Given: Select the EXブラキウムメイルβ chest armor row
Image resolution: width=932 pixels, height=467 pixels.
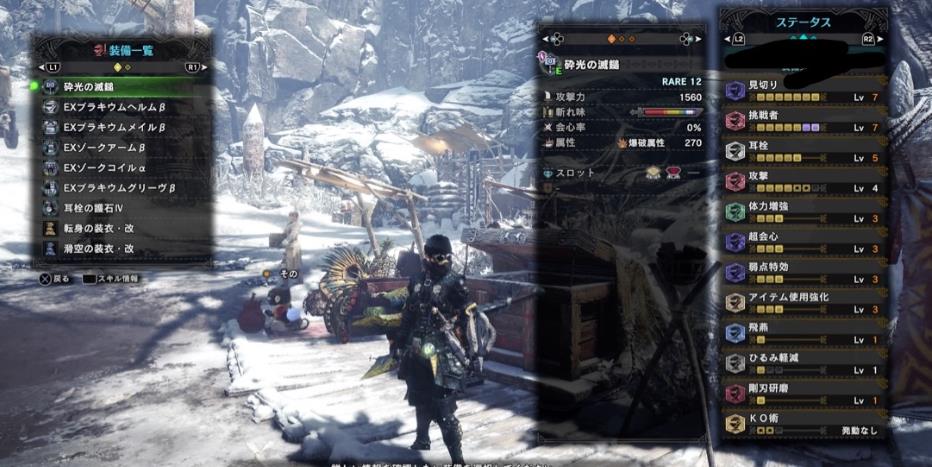Looking at the screenshot, I should click(x=120, y=127).
